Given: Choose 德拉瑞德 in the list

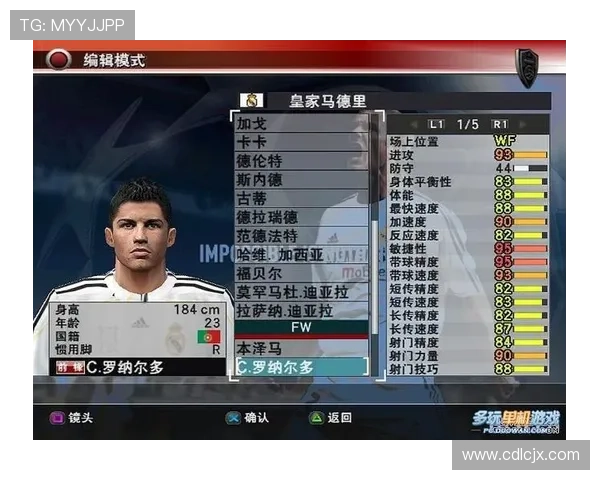Looking at the screenshot, I should click(x=302, y=217).
